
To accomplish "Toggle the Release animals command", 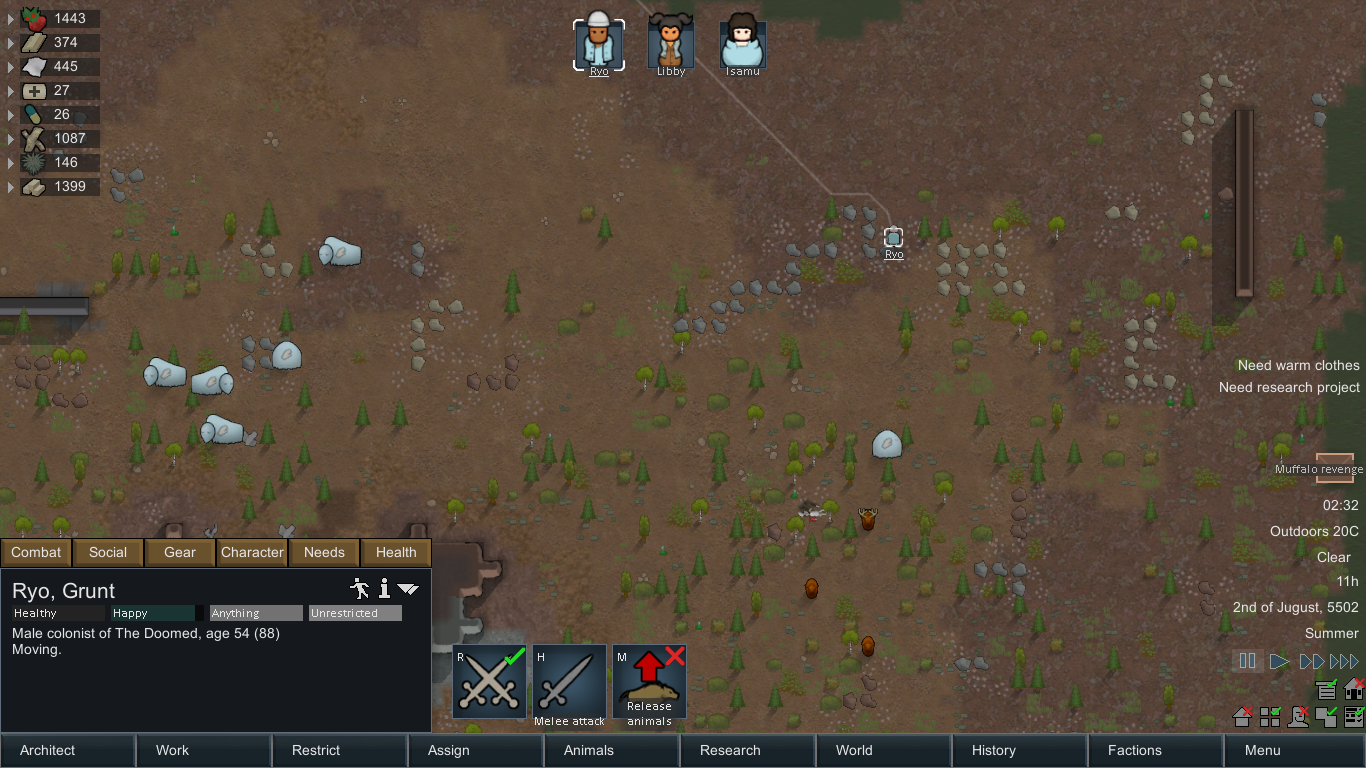I will [649, 681].
